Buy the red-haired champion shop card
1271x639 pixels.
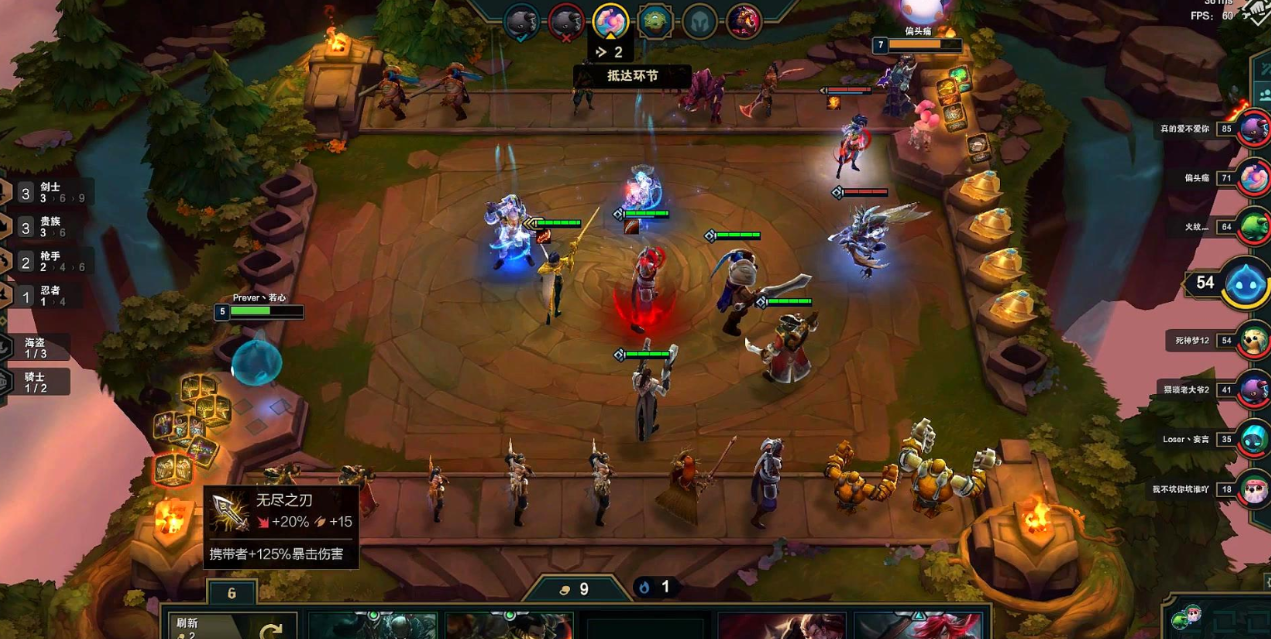pos(918,627)
